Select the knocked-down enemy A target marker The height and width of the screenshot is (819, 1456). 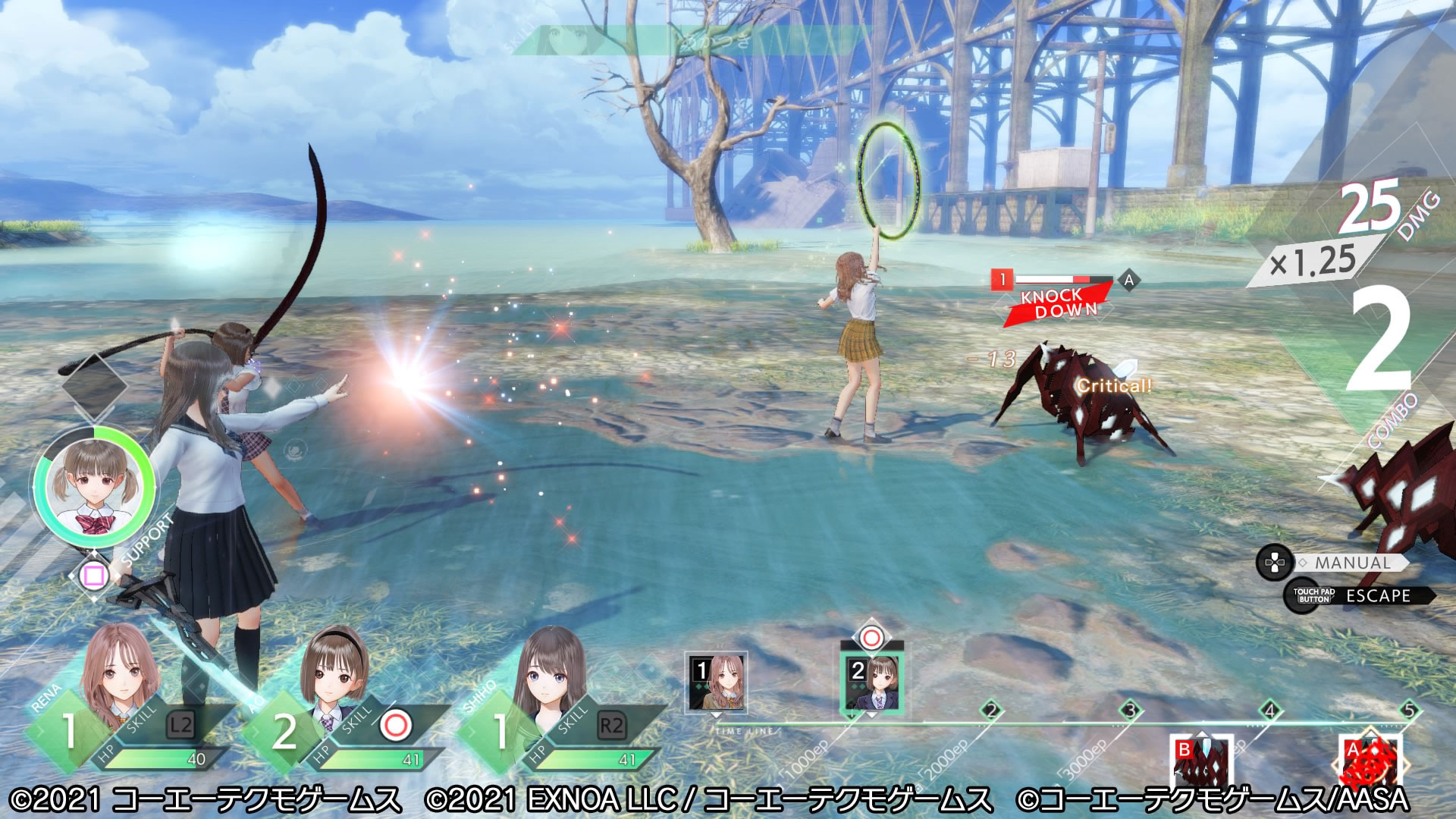click(x=1128, y=281)
